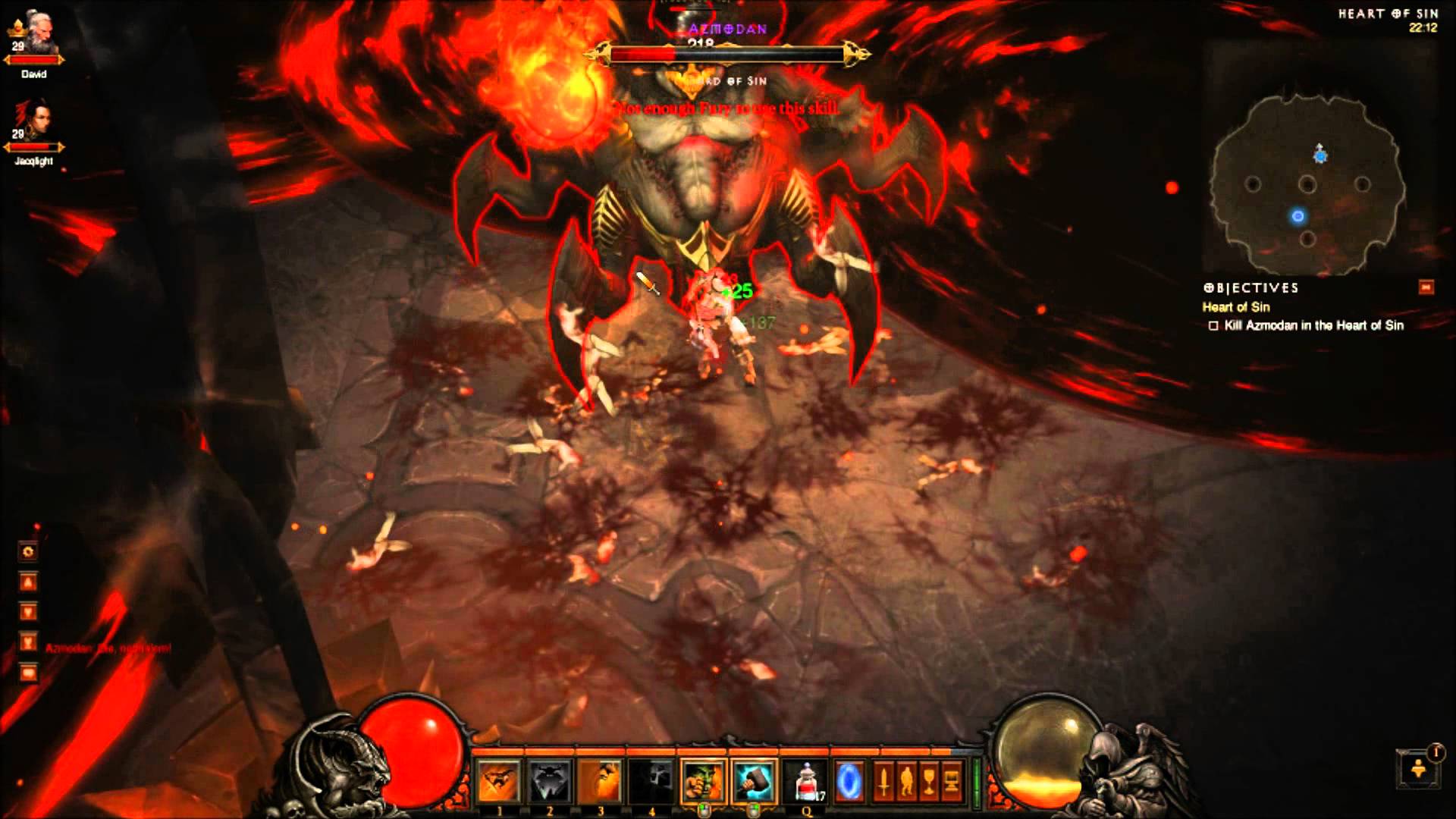This screenshot has height=819, width=1456.
Task: Use the green-faced fist primary skill
Action: pyautogui.click(x=703, y=781)
